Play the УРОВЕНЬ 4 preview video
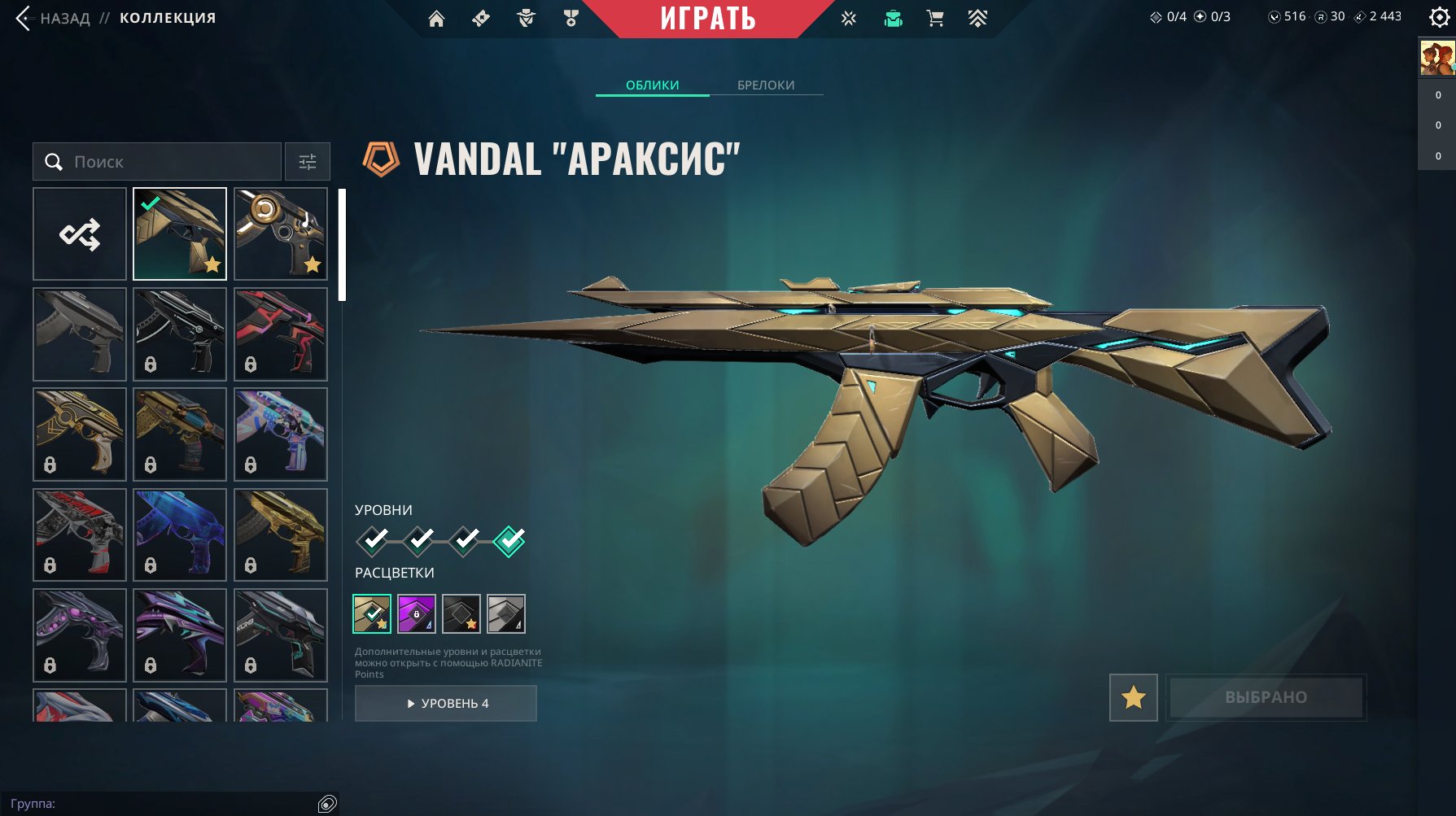This screenshot has height=816, width=1456. (446, 703)
